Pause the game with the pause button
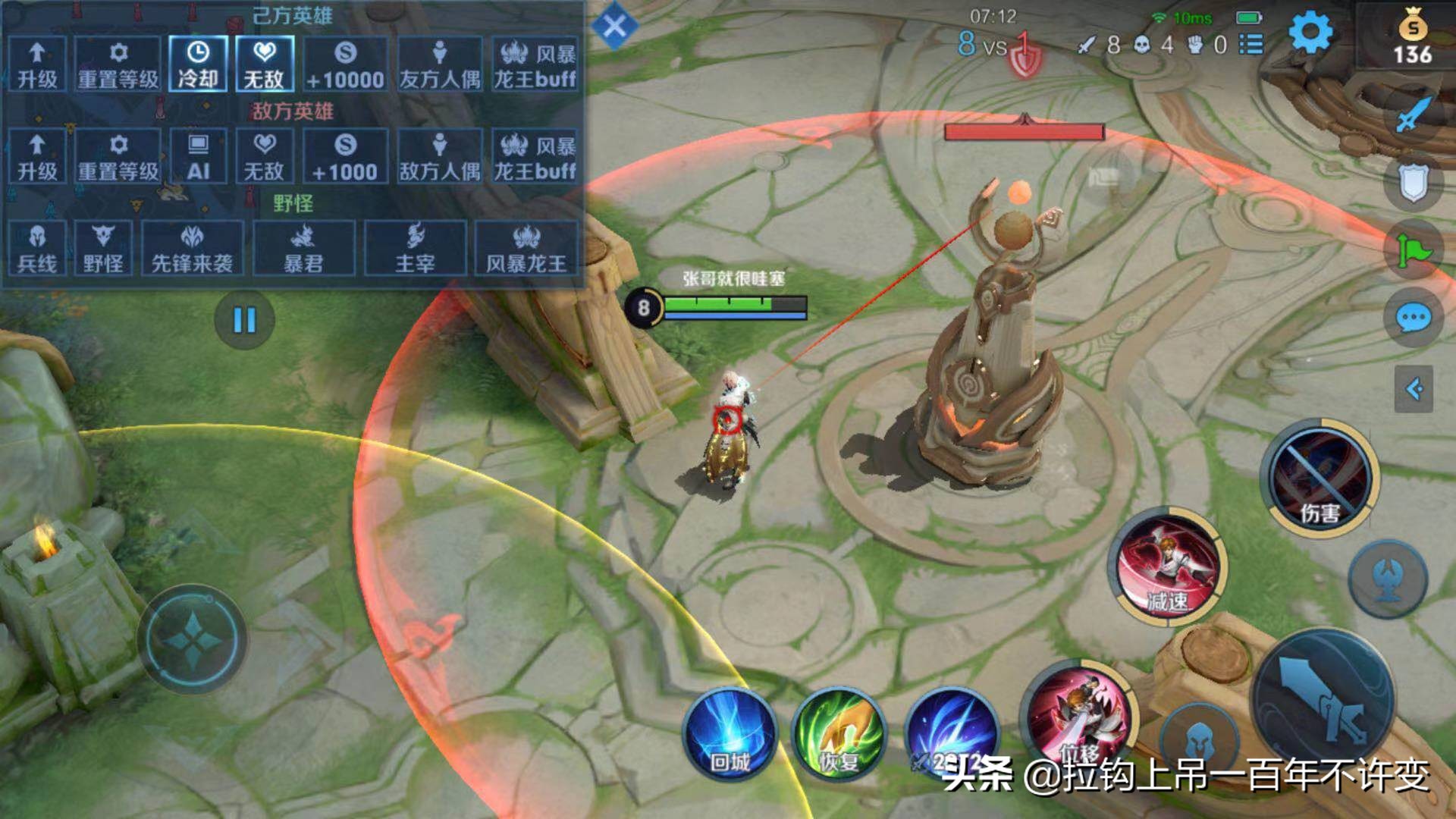This screenshot has height=819, width=1456. [244, 320]
